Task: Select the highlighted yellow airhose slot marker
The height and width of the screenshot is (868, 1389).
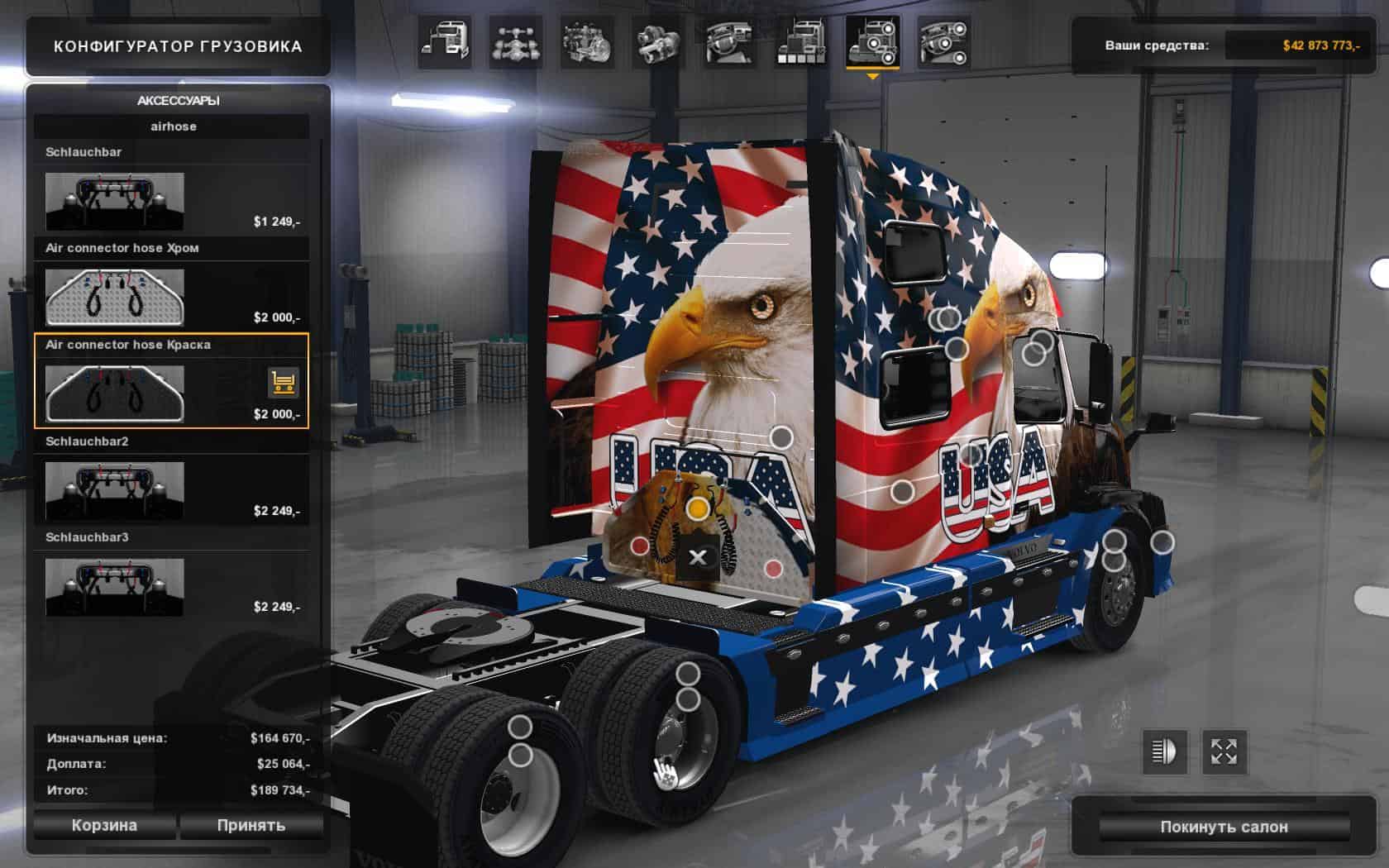Action: (x=698, y=508)
